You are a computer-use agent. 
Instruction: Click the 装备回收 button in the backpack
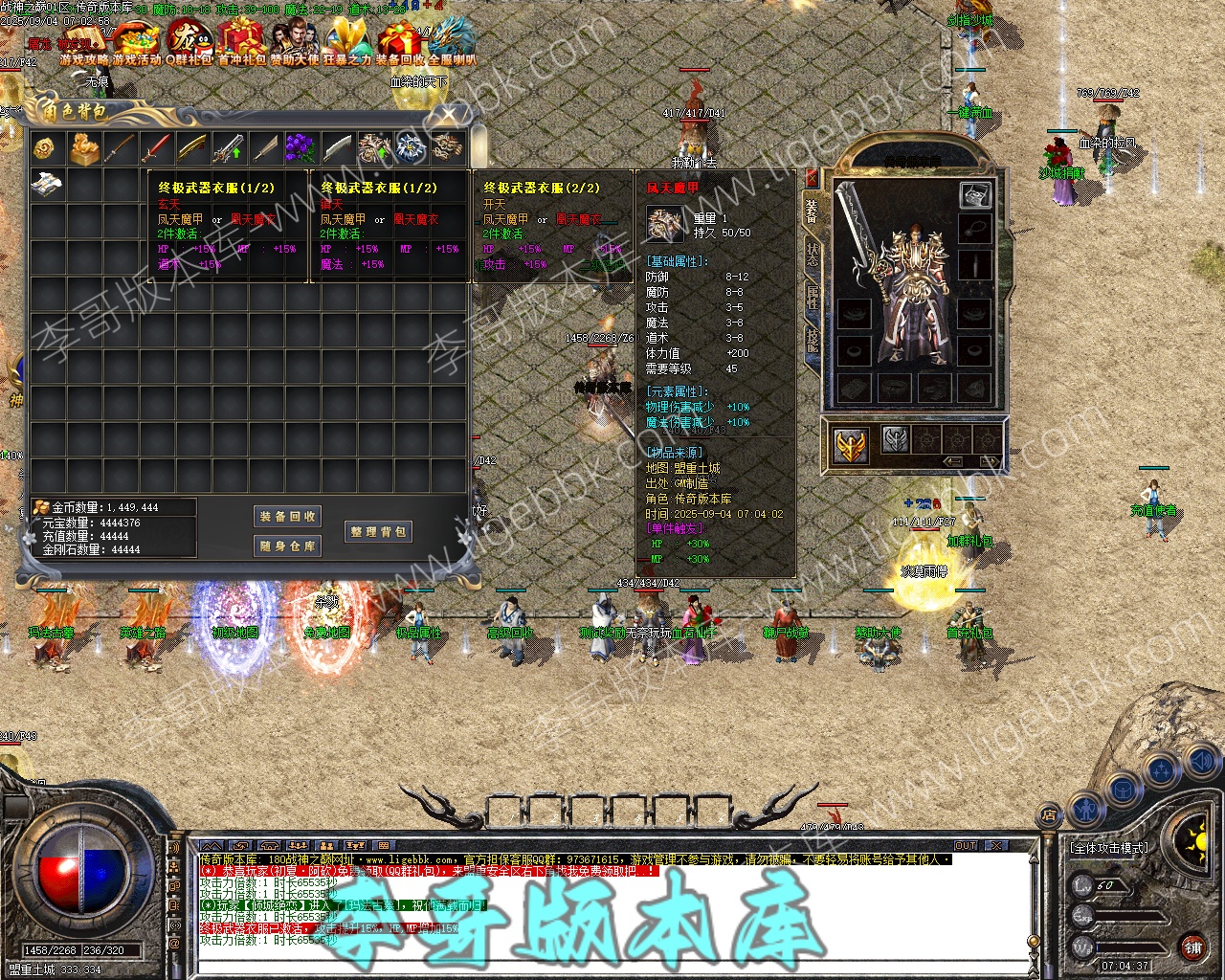coord(287,517)
